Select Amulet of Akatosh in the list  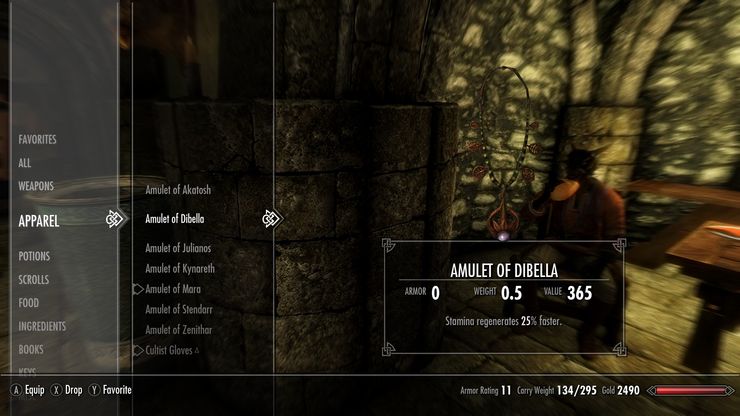click(178, 189)
